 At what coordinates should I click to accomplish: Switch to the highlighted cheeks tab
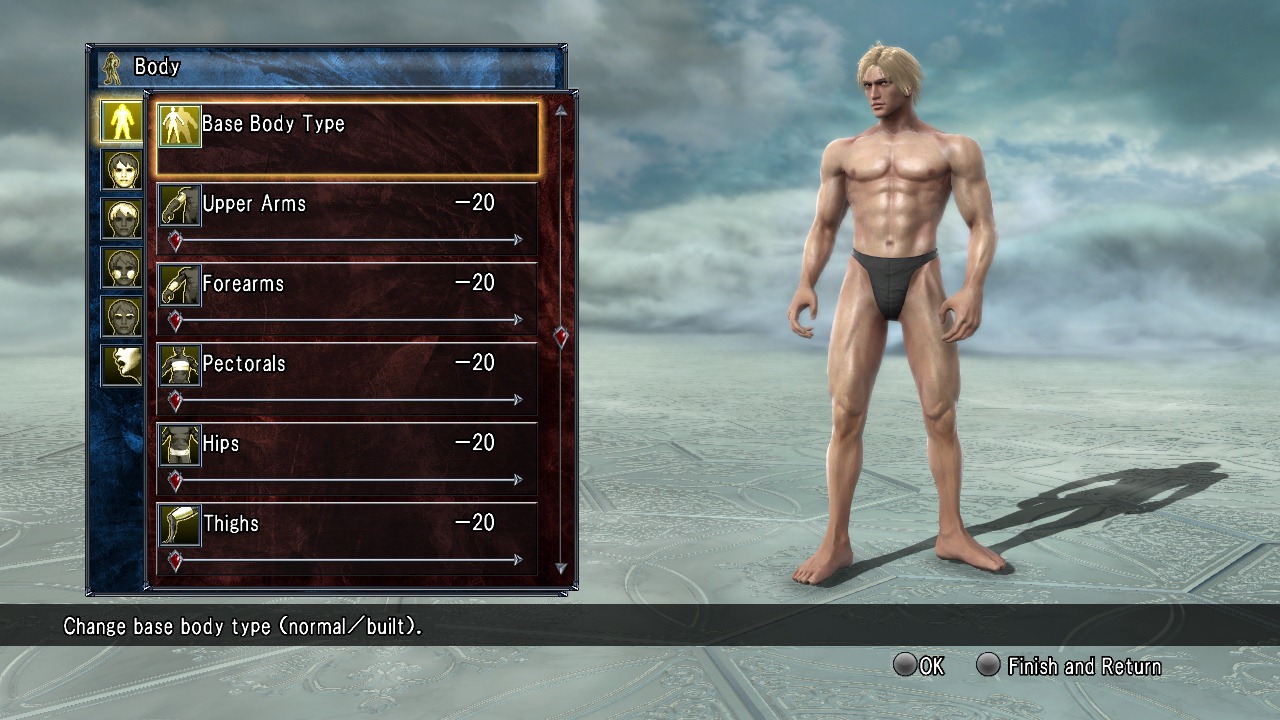click(122, 268)
